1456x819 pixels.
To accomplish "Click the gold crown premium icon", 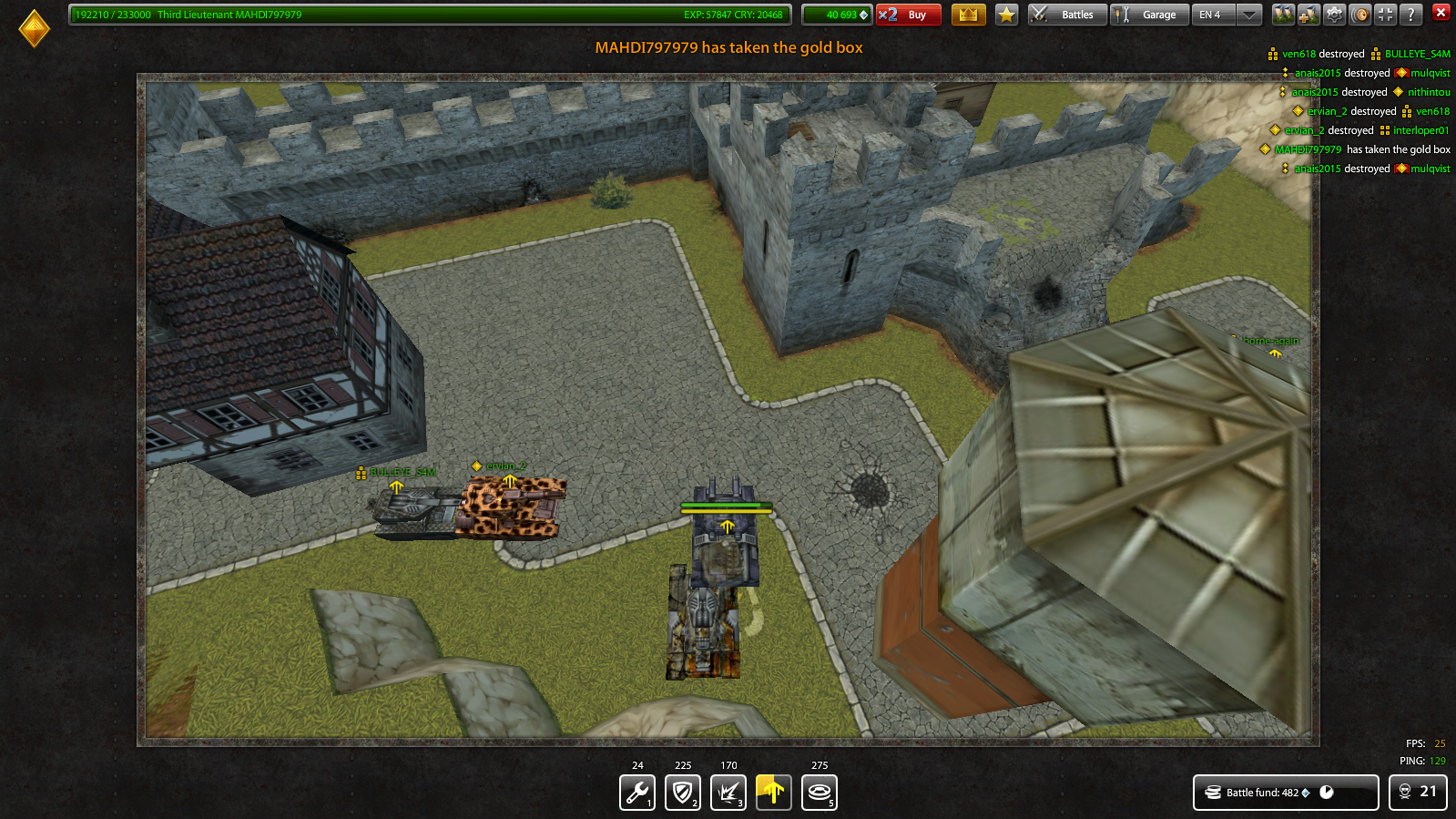I will (x=968, y=14).
